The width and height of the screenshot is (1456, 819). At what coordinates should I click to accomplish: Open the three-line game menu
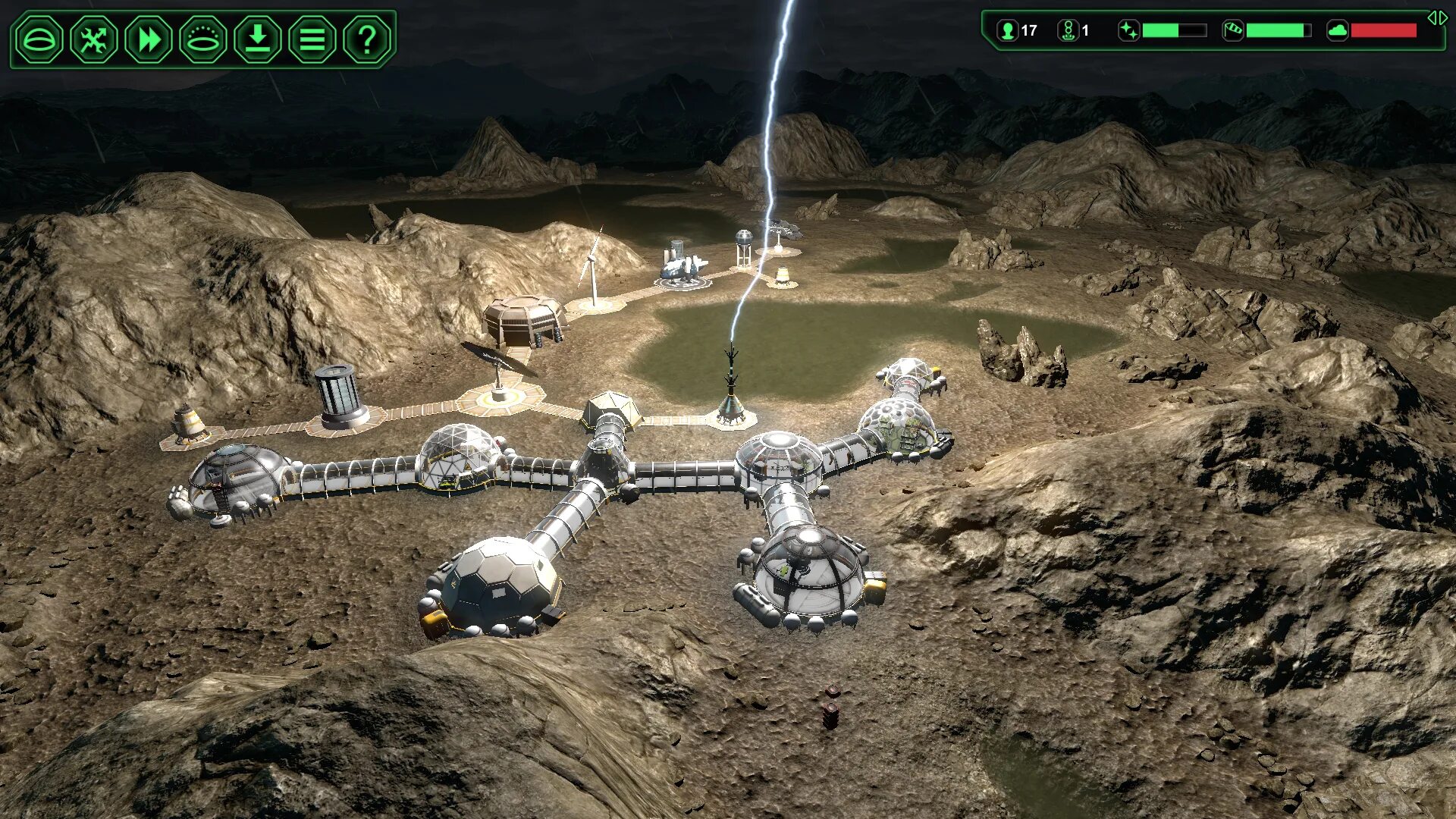312,39
